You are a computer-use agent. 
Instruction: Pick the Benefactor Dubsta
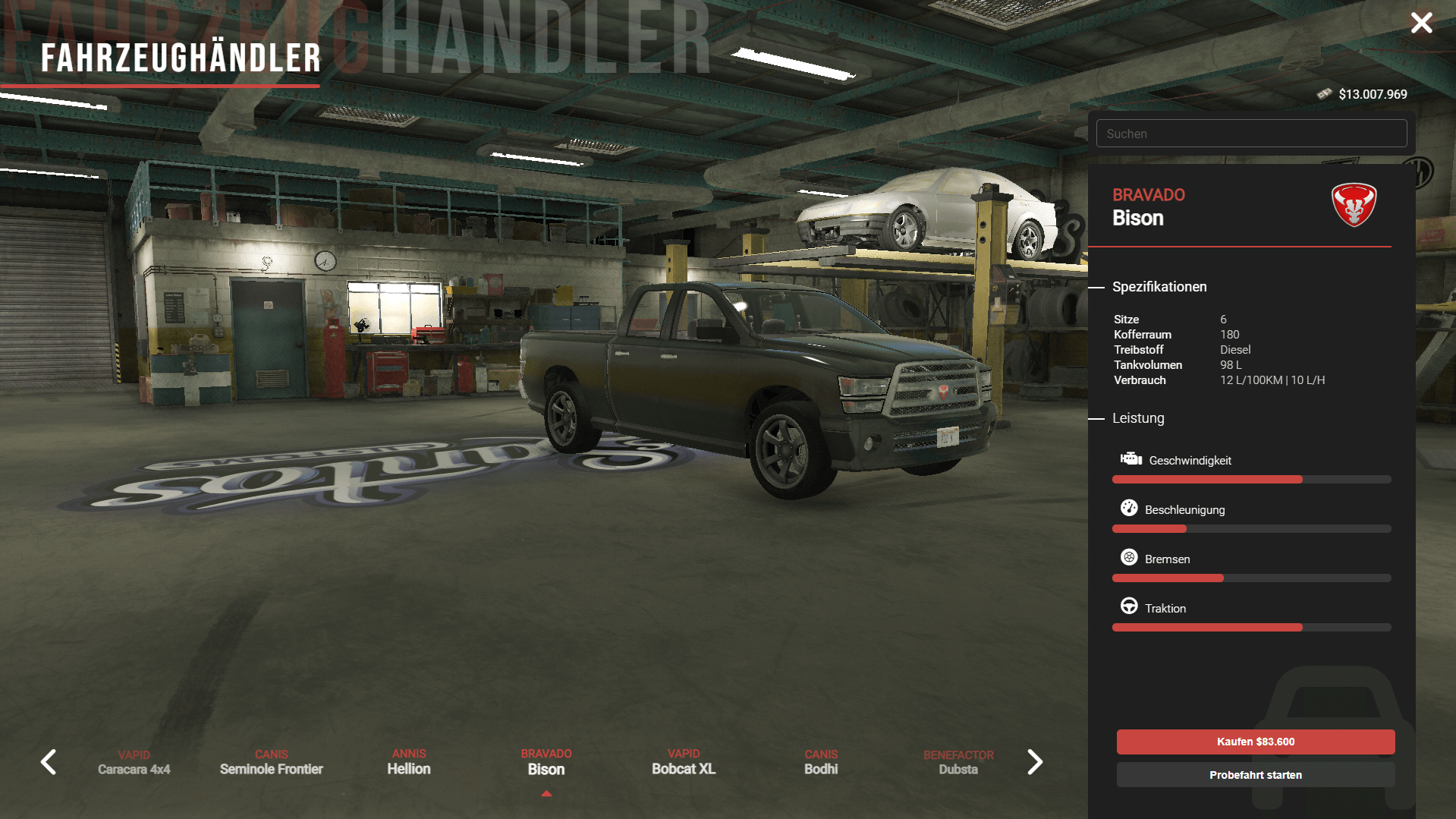tap(958, 763)
